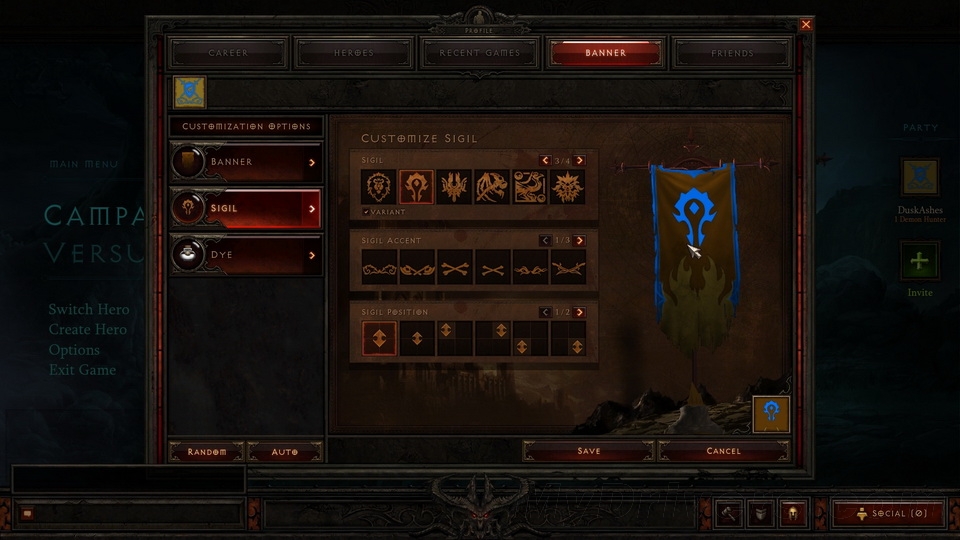
Task: Select the lion head sigil
Action: (x=379, y=187)
